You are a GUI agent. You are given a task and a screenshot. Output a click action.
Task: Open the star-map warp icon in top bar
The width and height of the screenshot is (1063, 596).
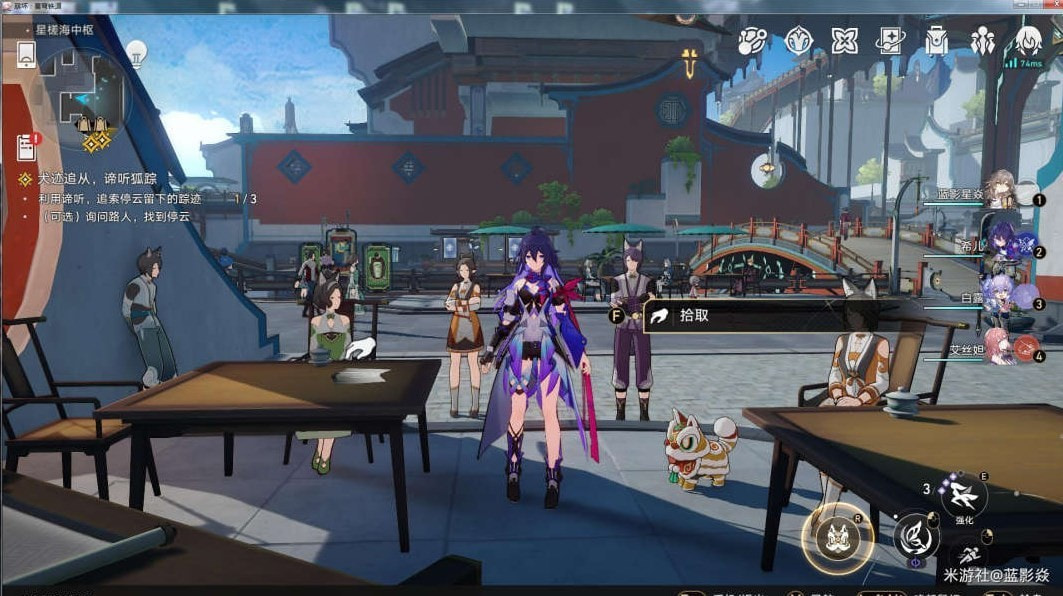tap(753, 41)
